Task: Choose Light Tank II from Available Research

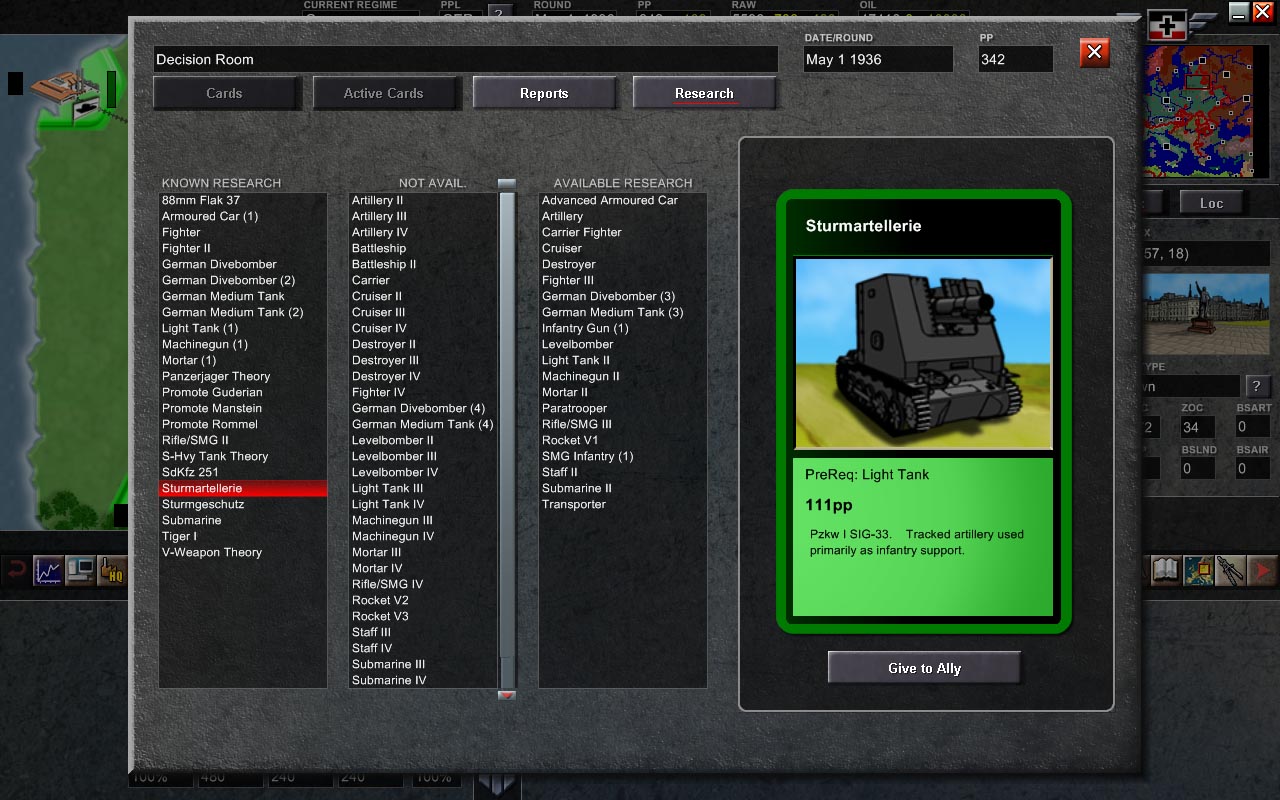Action: 574,360
